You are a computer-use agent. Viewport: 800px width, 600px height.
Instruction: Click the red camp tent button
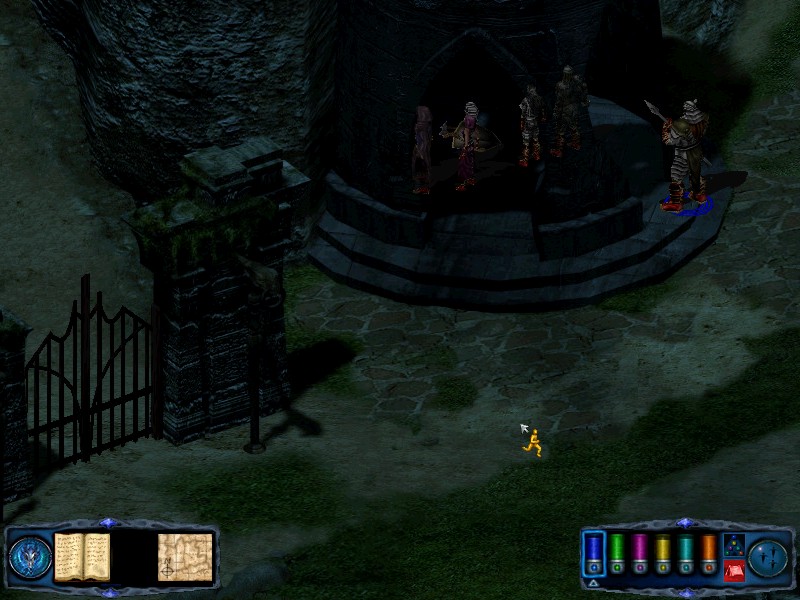pos(733,570)
